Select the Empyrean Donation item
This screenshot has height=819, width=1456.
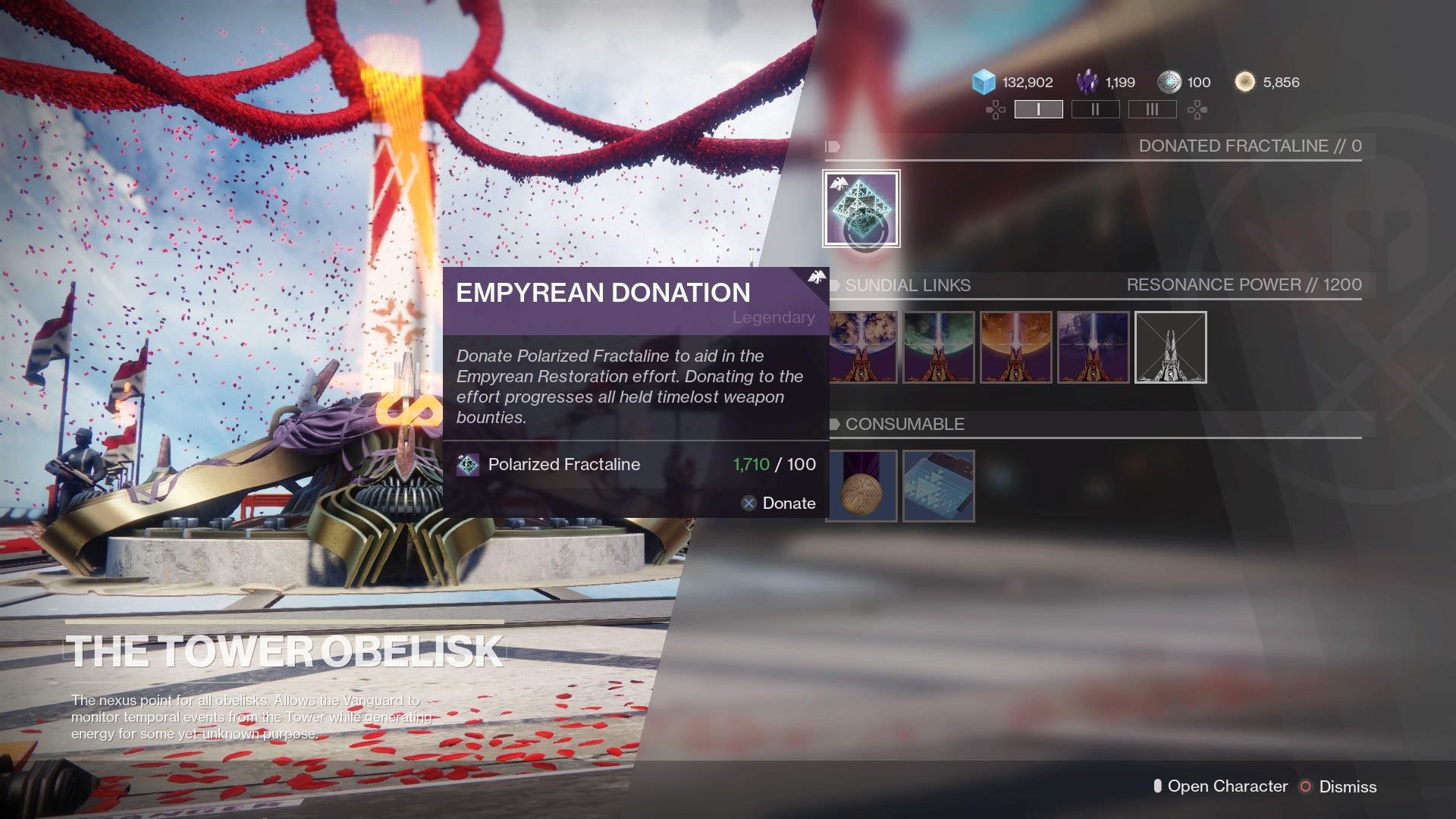click(861, 209)
